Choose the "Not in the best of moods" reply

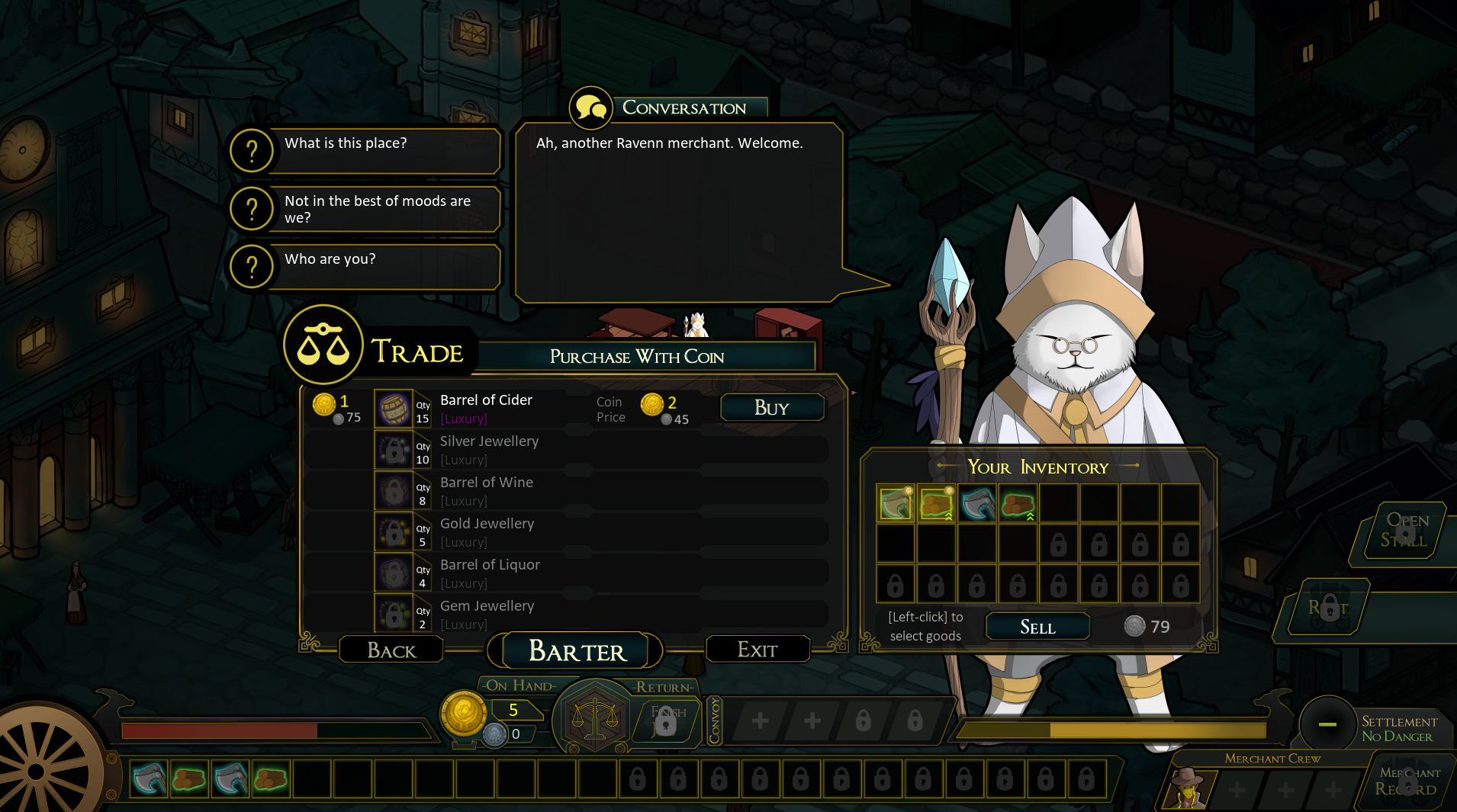click(x=366, y=209)
